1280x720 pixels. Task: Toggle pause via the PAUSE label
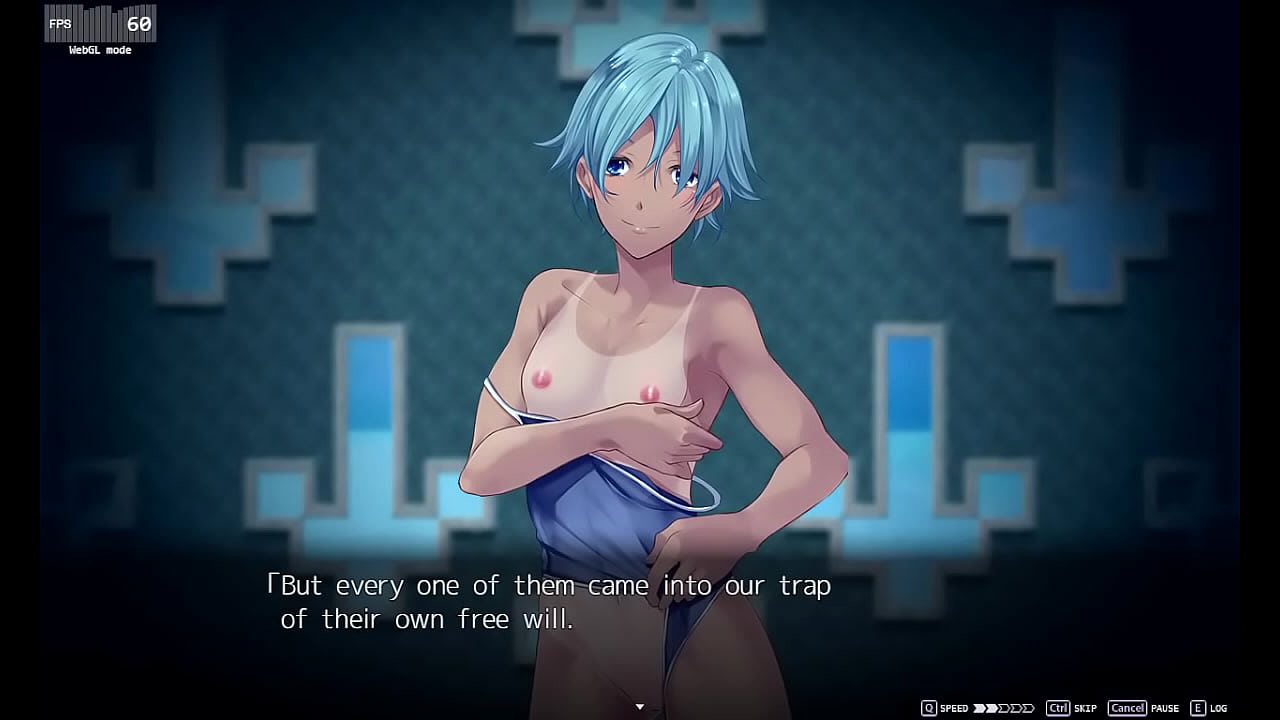(x=1166, y=707)
